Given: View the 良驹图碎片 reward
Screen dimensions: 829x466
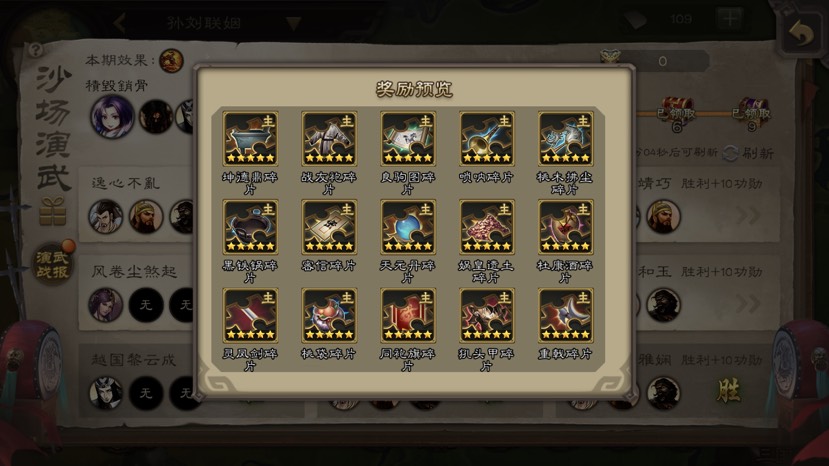Looking at the screenshot, I should tap(408, 139).
